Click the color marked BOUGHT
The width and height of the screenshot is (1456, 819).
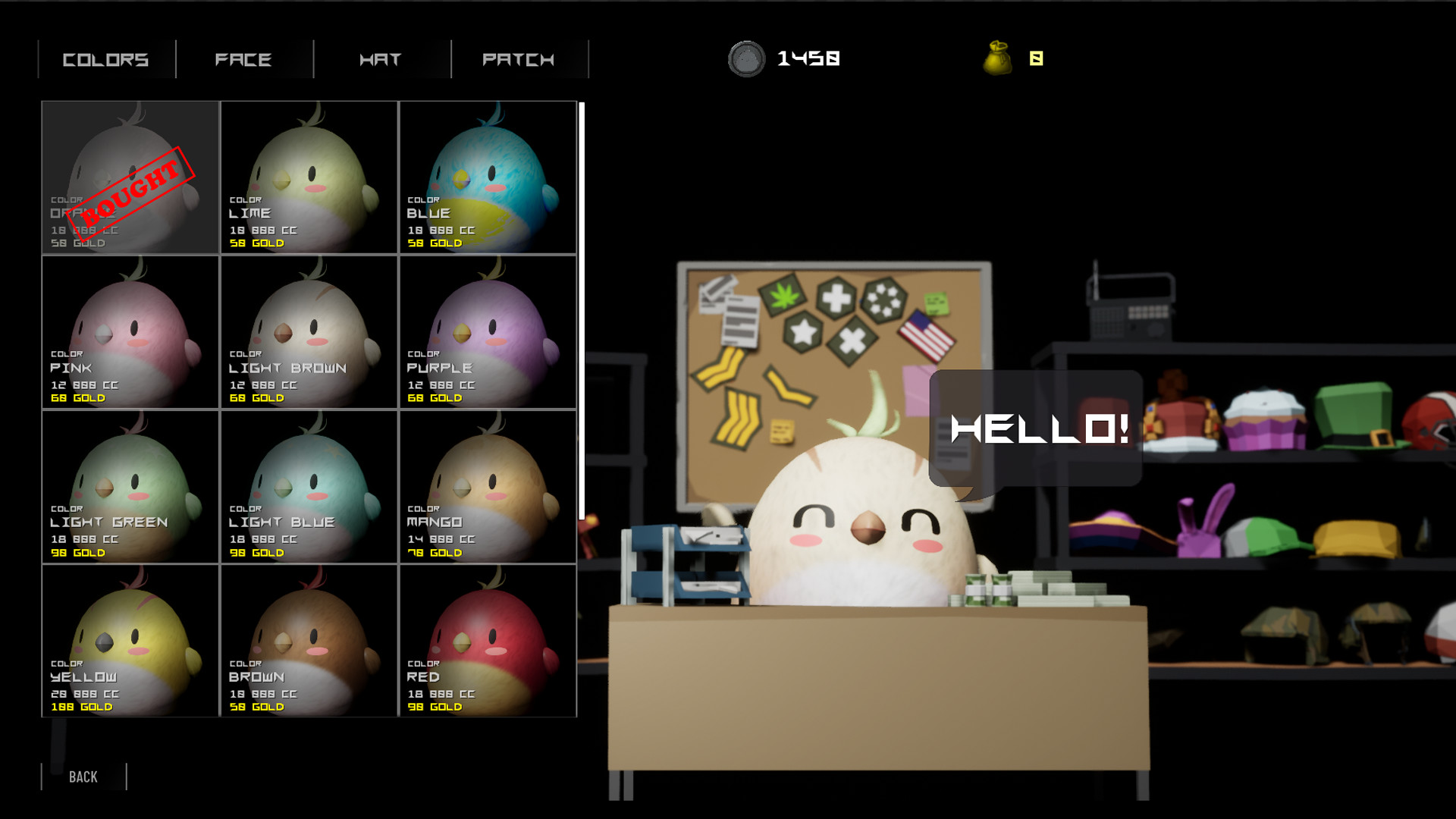click(129, 178)
